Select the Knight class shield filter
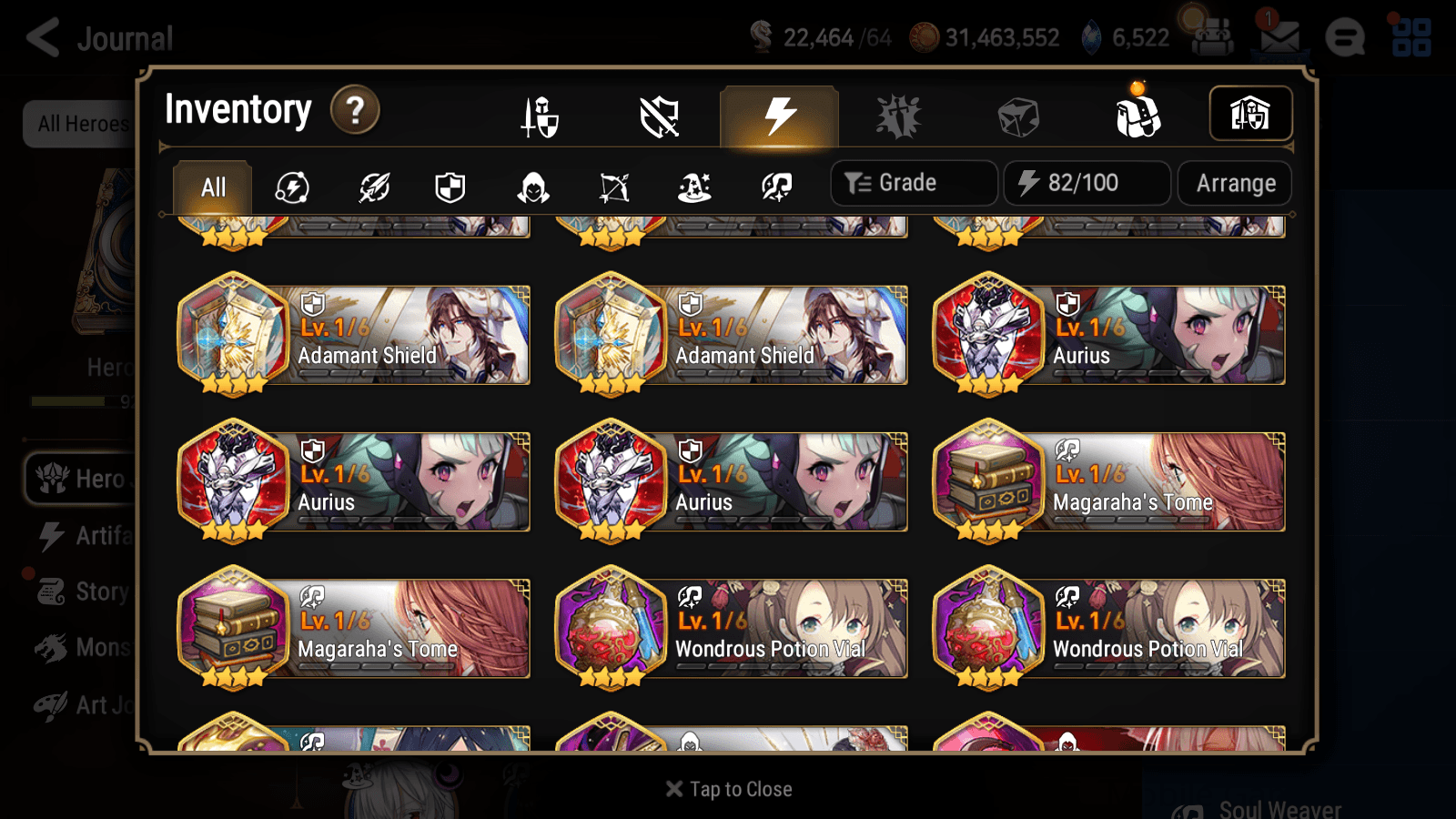This screenshot has height=819, width=1456. coord(450,187)
